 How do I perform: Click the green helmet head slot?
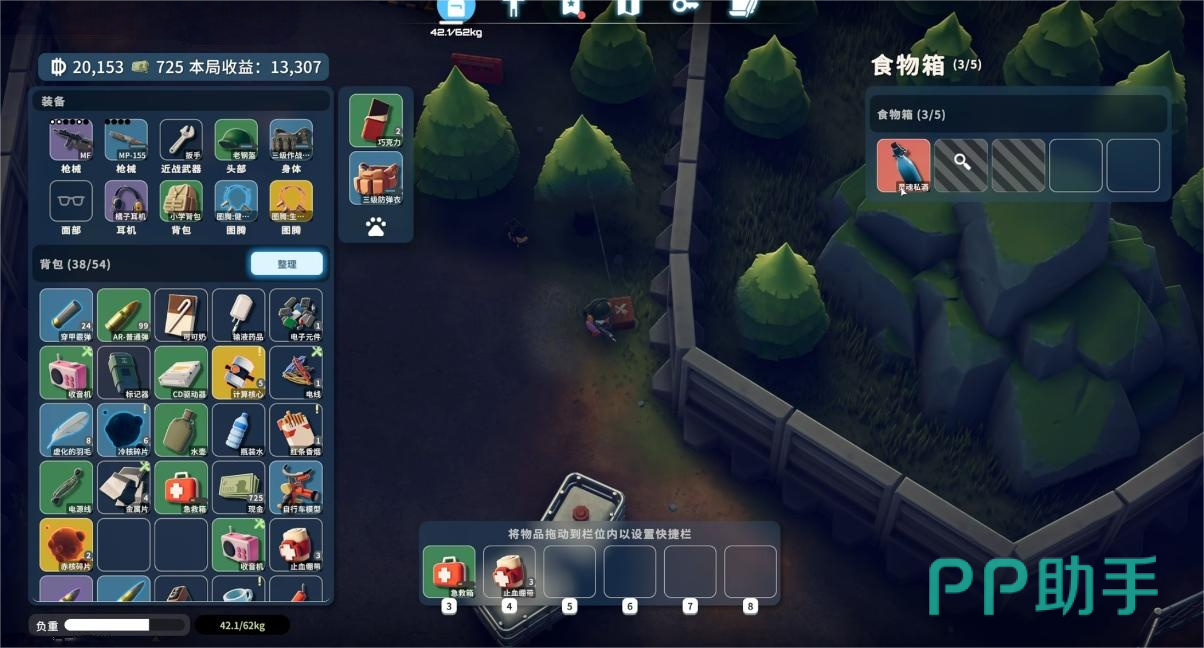(235, 141)
